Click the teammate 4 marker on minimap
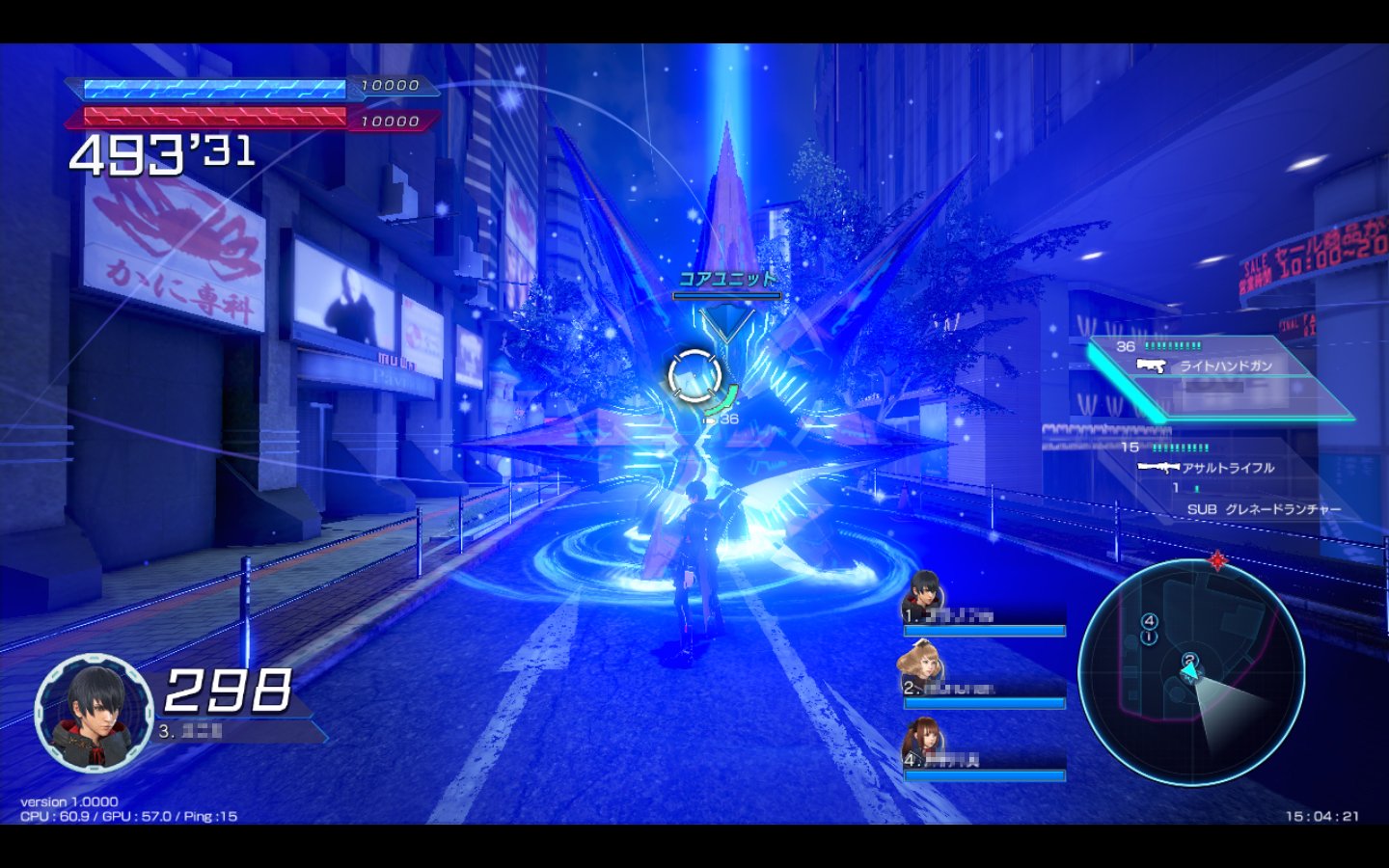The image size is (1389, 868). click(x=1149, y=621)
